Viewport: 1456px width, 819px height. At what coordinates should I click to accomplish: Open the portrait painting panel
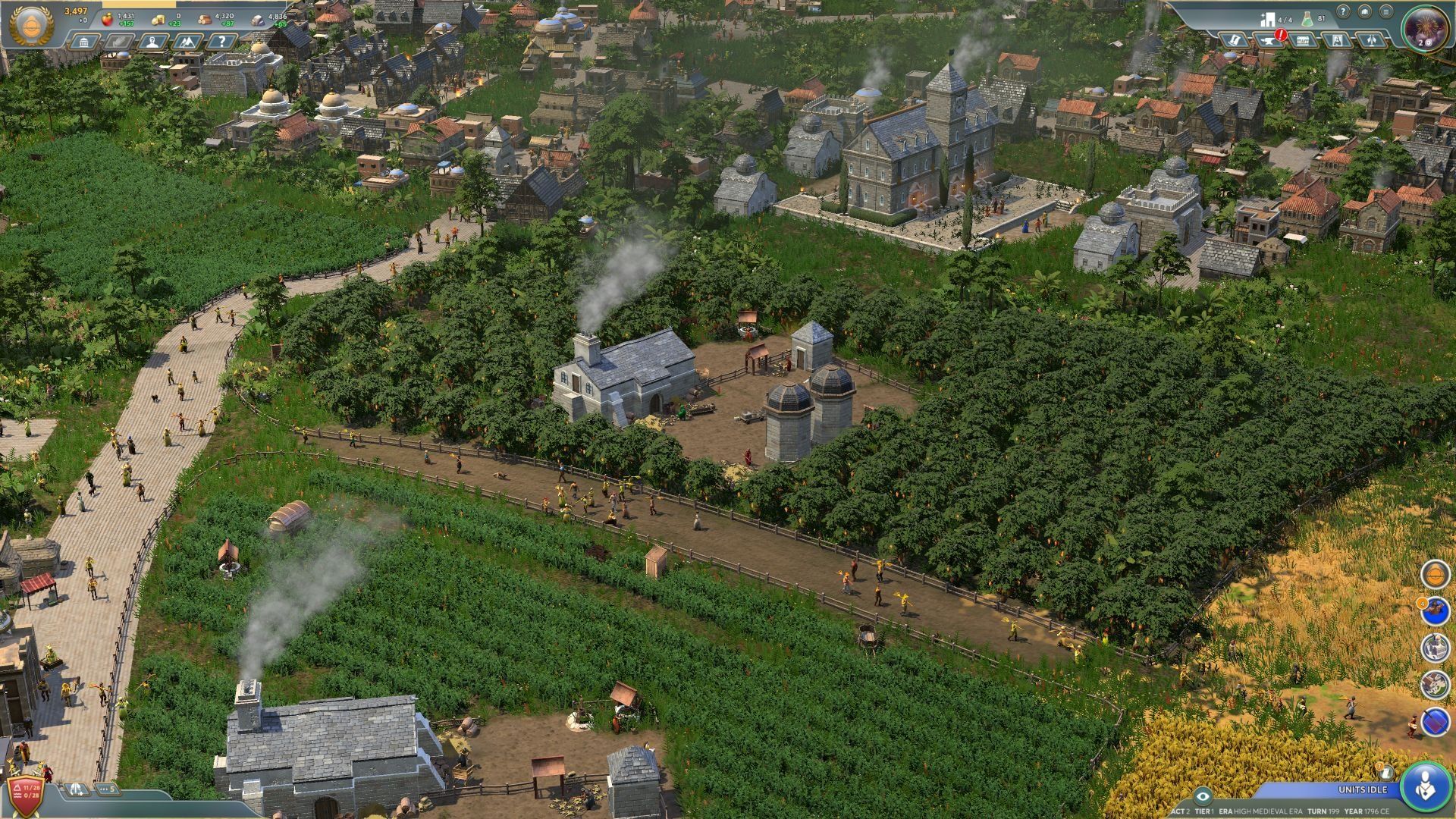pyautogui.click(x=1337, y=39)
